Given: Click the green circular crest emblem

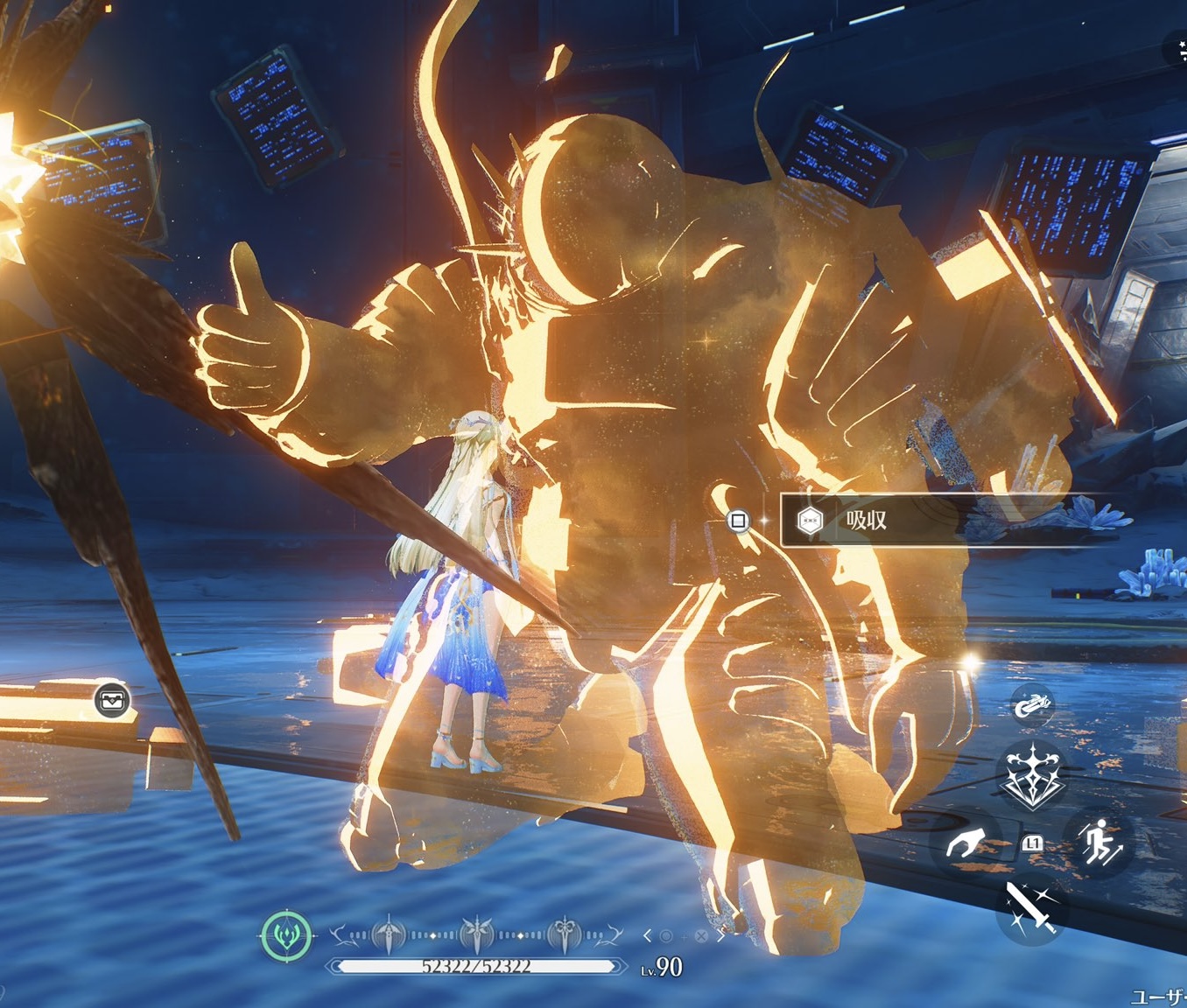Looking at the screenshot, I should coord(286,935).
